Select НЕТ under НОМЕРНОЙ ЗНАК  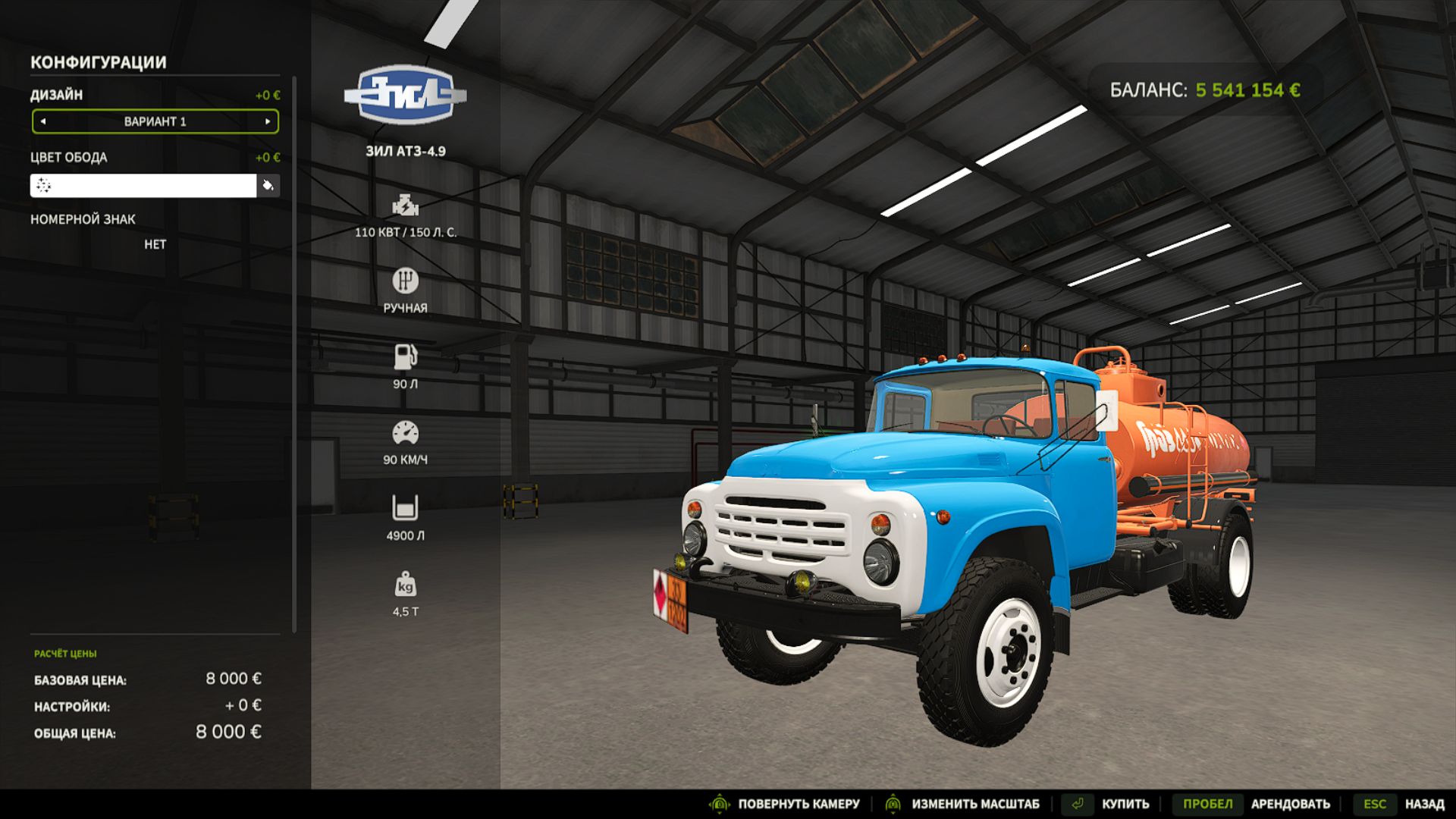tap(155, 244)
